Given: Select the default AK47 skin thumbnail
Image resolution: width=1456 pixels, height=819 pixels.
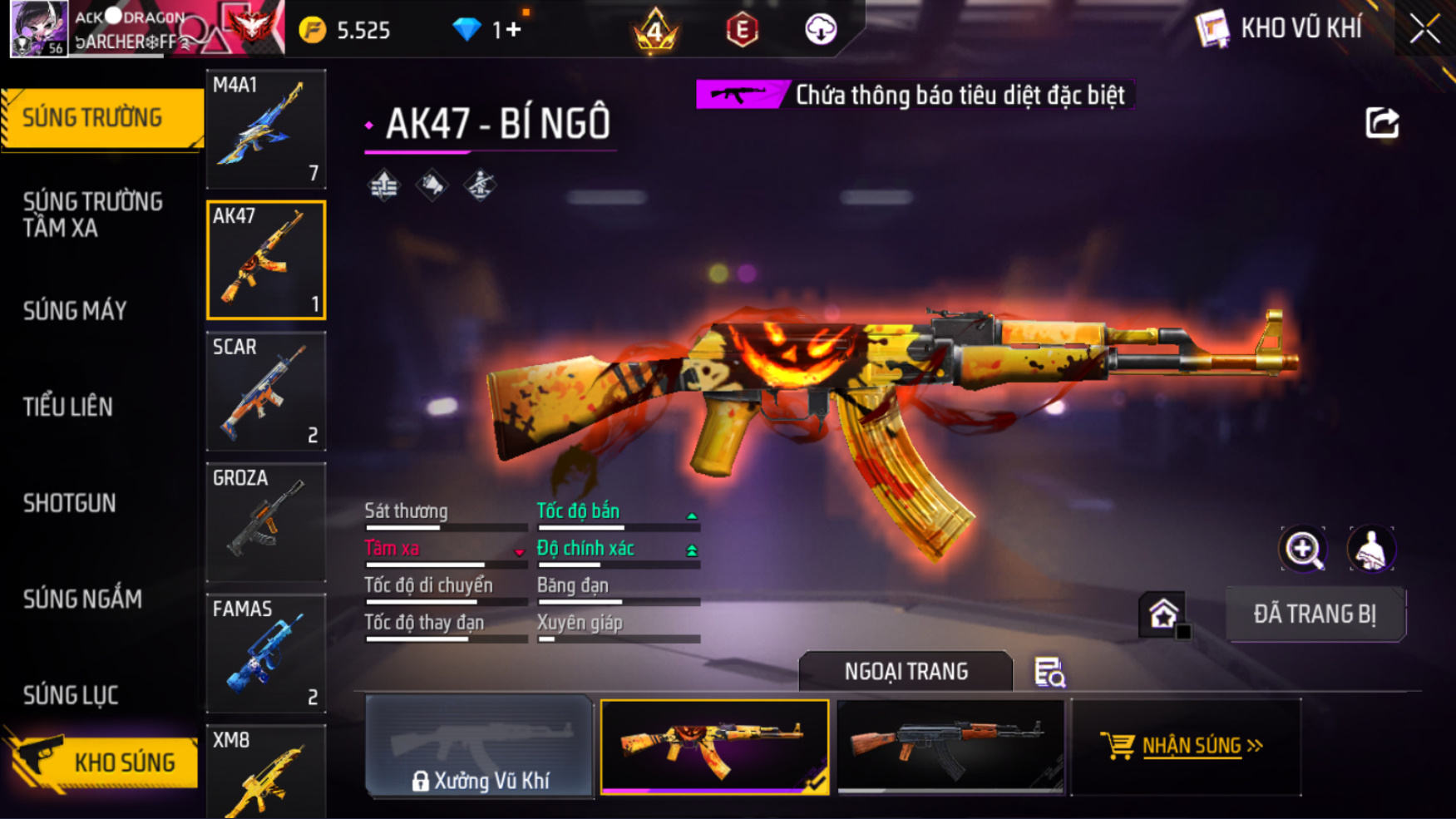Looking at the screenshot, I should coord(950,746).
